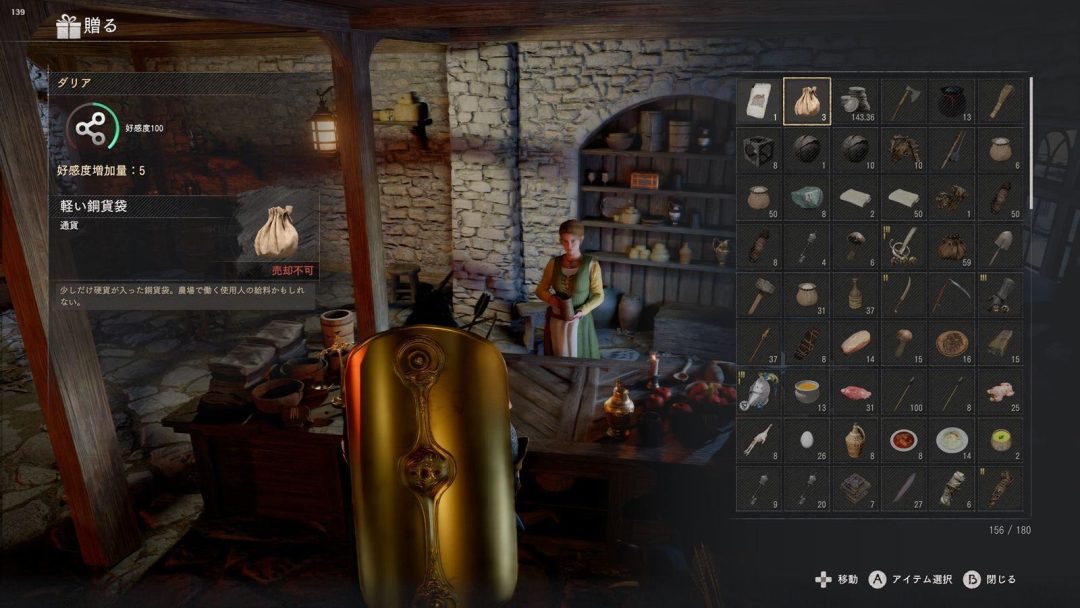
Task: Click the inventory scrollbar
Action: point(1030,140)
